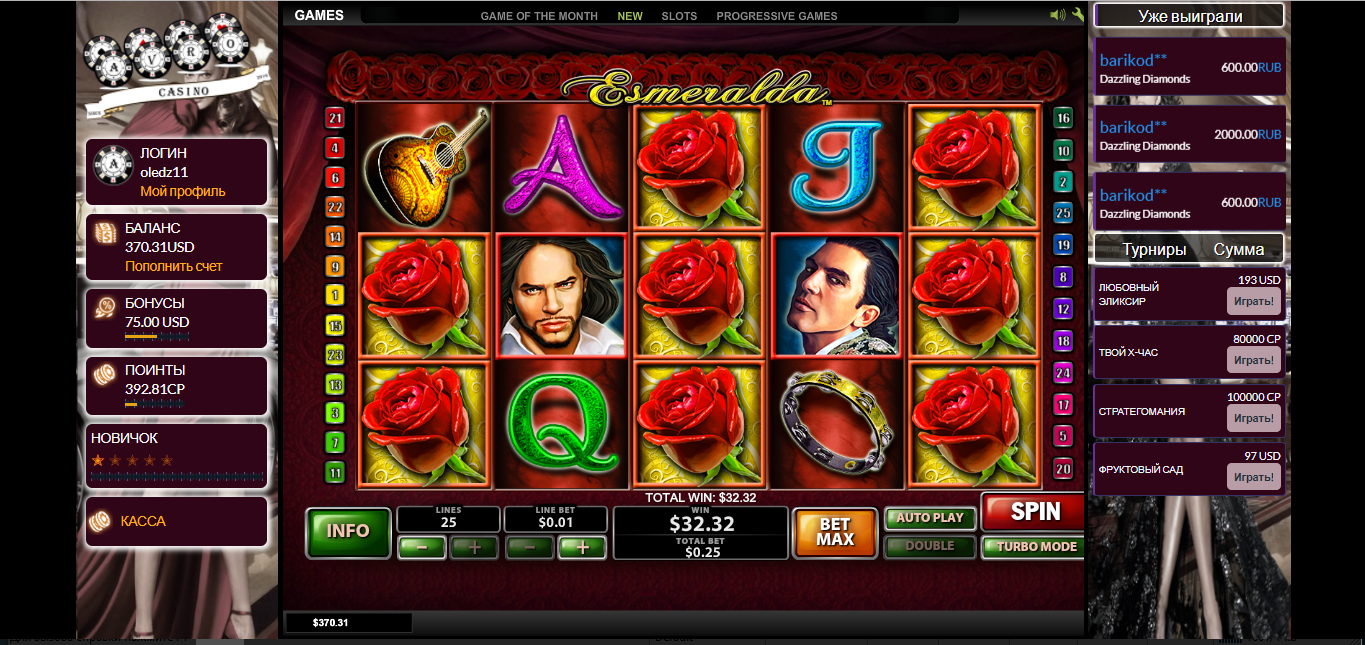Click the Пополнить счет deposit link
This screenshot has width=1365, height=645.
(x=174, y=266)
